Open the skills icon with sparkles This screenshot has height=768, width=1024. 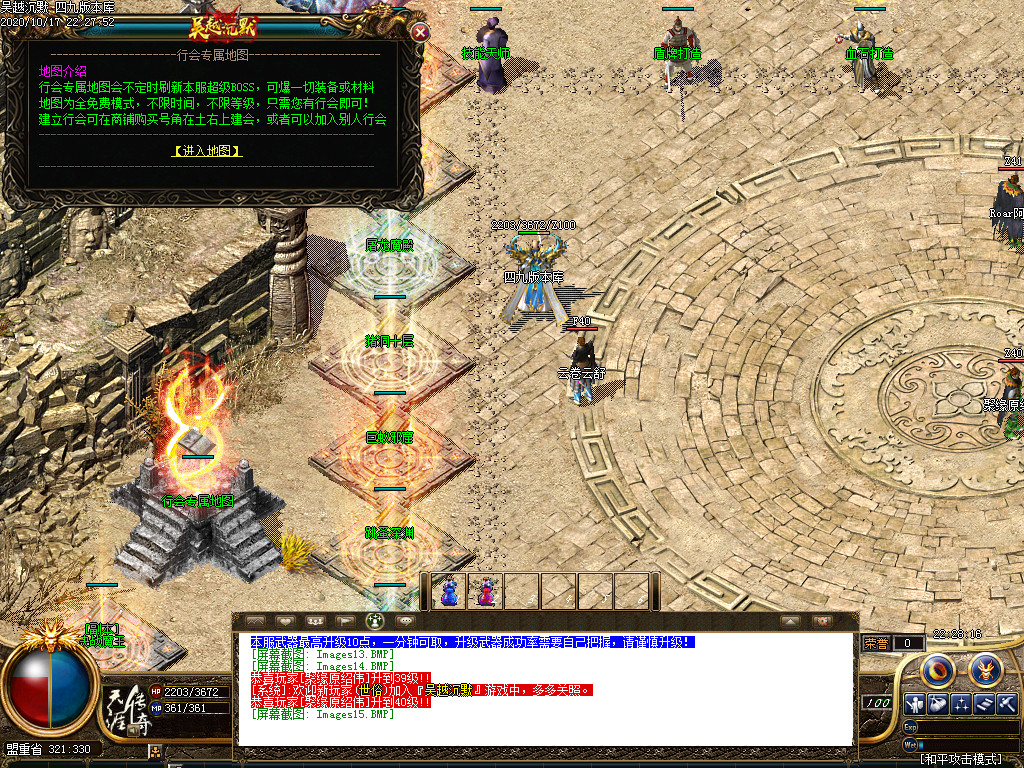click(961, 703)
